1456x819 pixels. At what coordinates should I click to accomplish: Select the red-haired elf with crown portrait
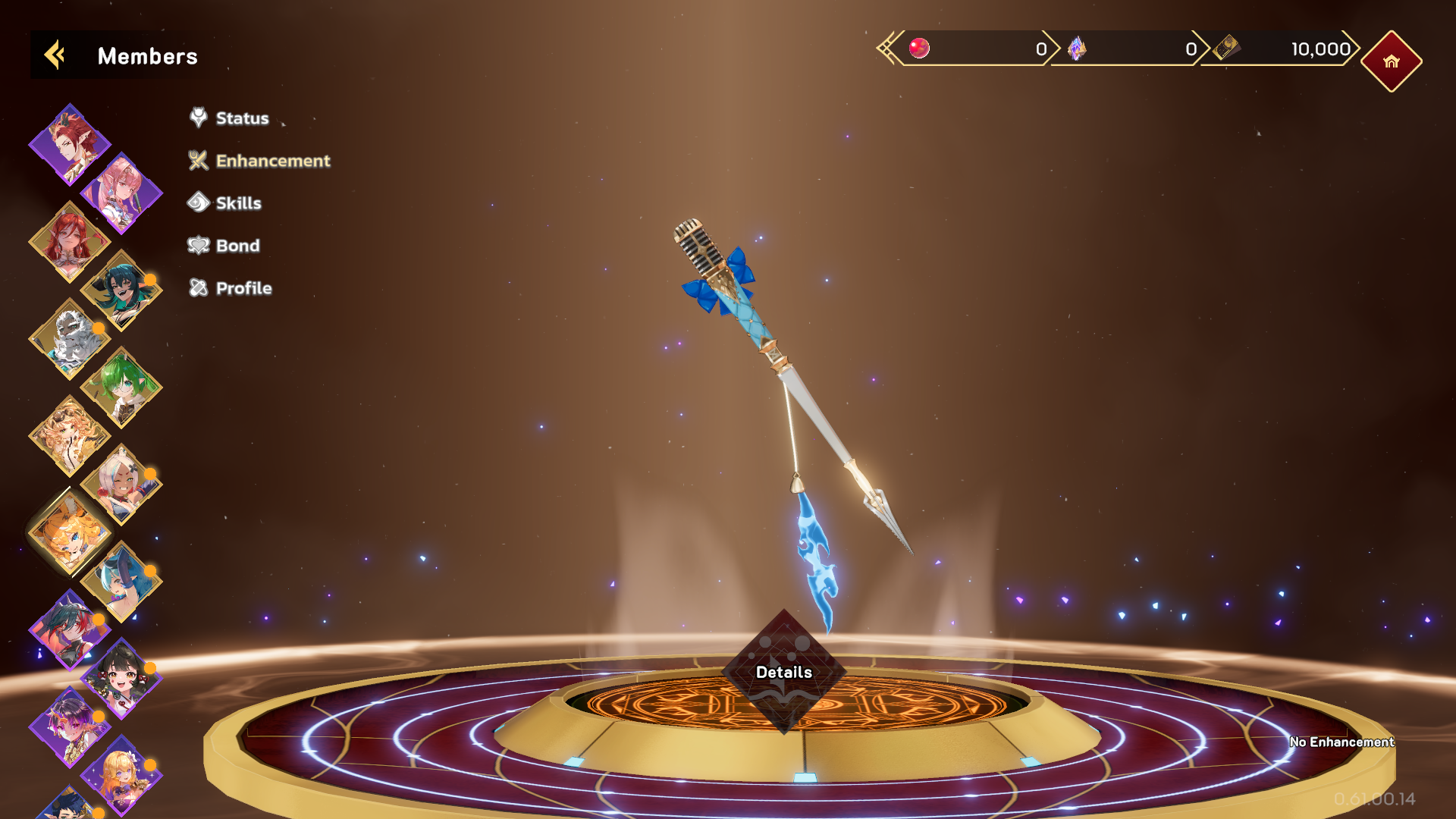[69, 144]
